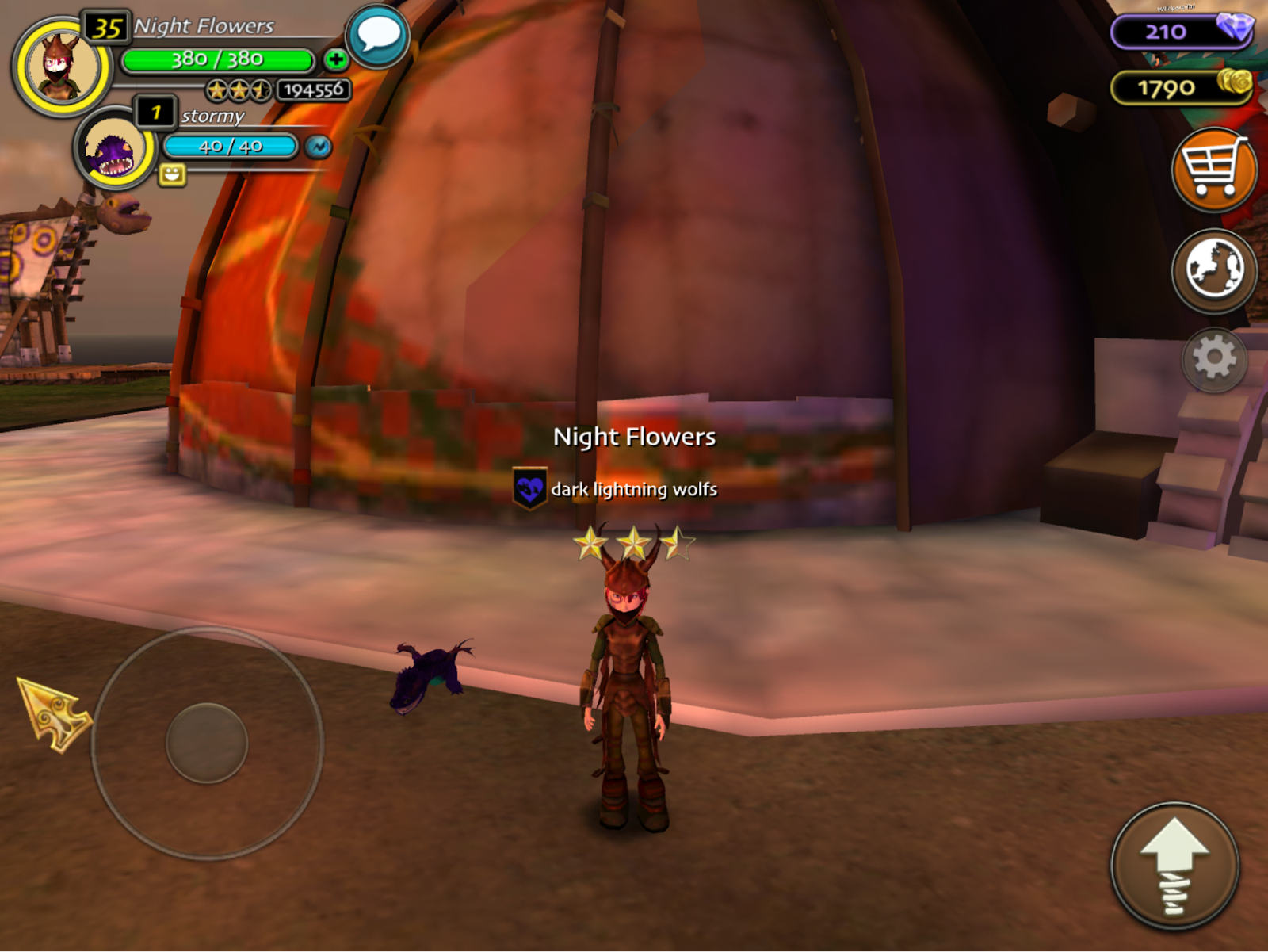The width and height of the screenshot is (1268, 952).
Task: Select stormy dragon portrait
Action: (x=113, y=148)
